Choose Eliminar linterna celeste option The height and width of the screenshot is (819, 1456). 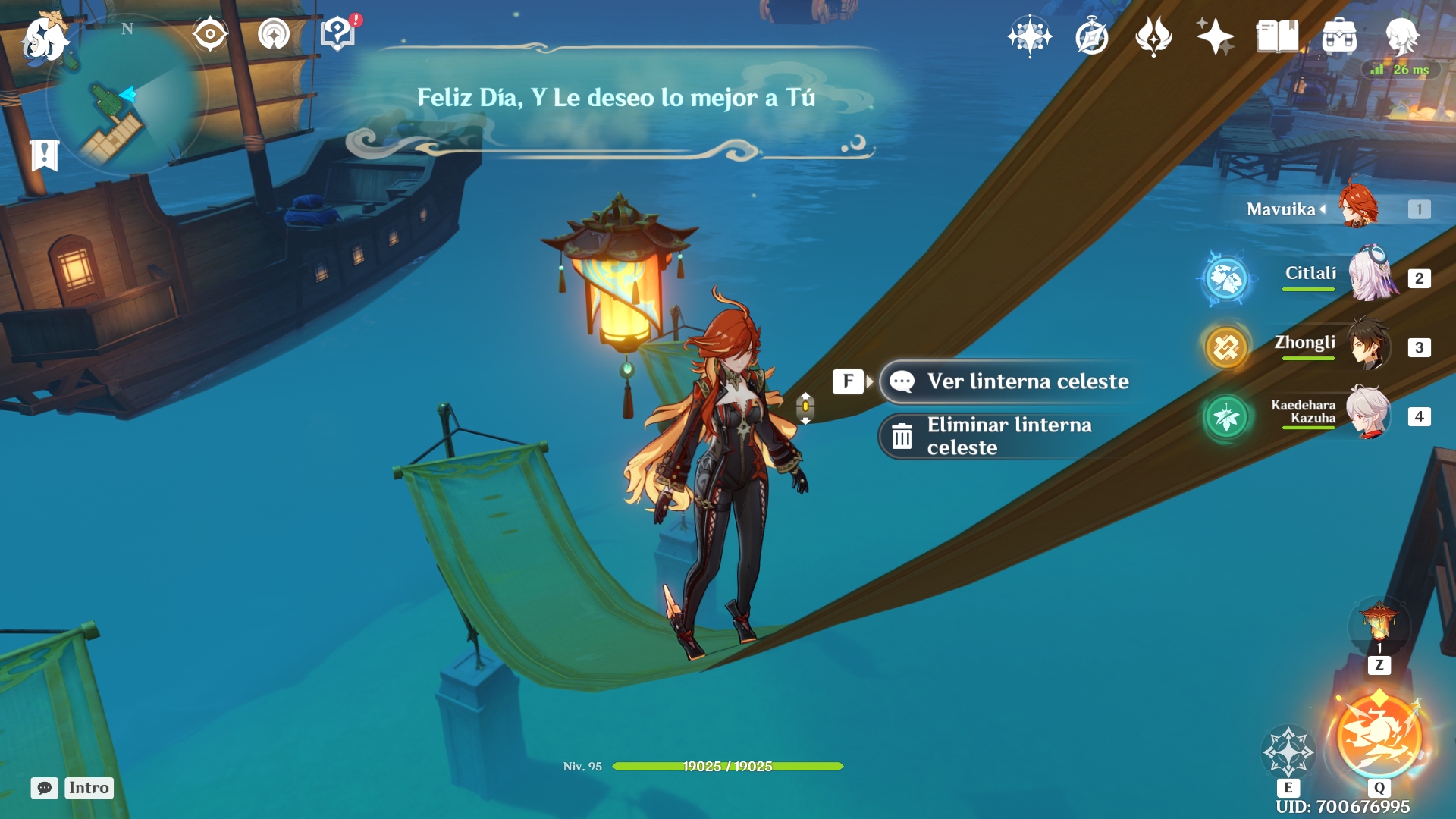click(1009, 436)
